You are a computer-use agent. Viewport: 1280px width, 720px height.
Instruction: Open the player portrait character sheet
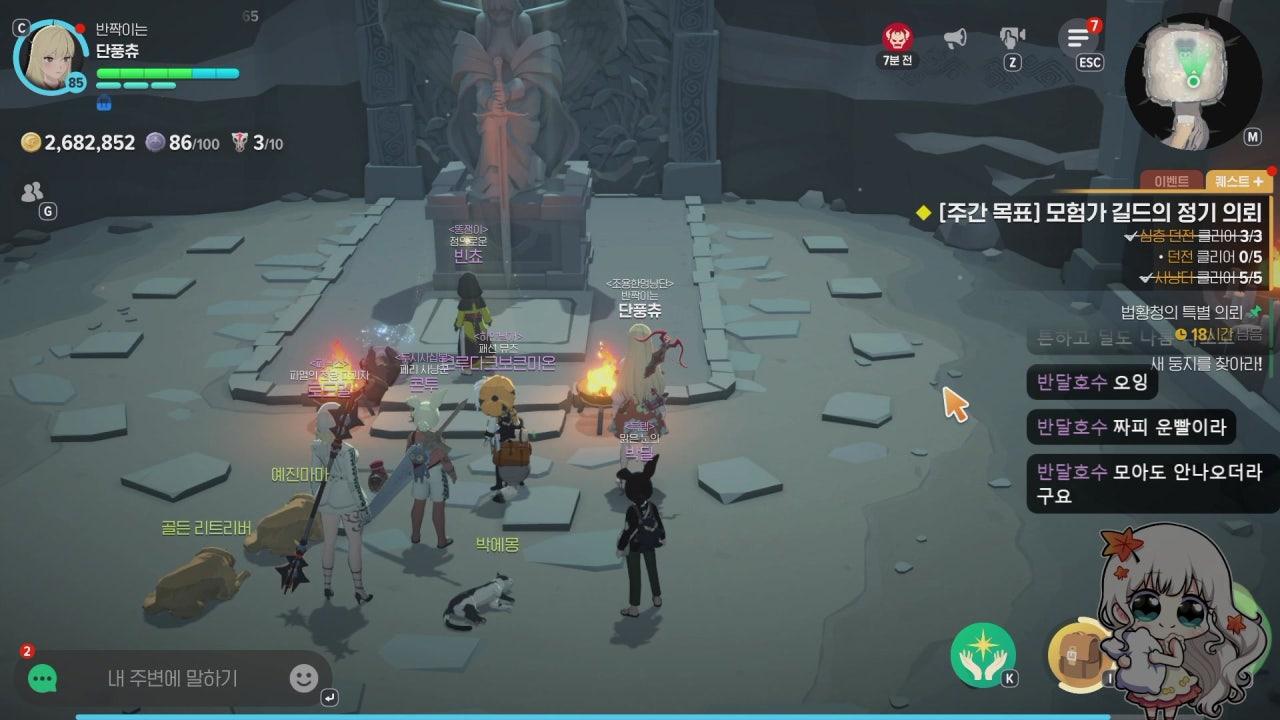pos(52,57)
